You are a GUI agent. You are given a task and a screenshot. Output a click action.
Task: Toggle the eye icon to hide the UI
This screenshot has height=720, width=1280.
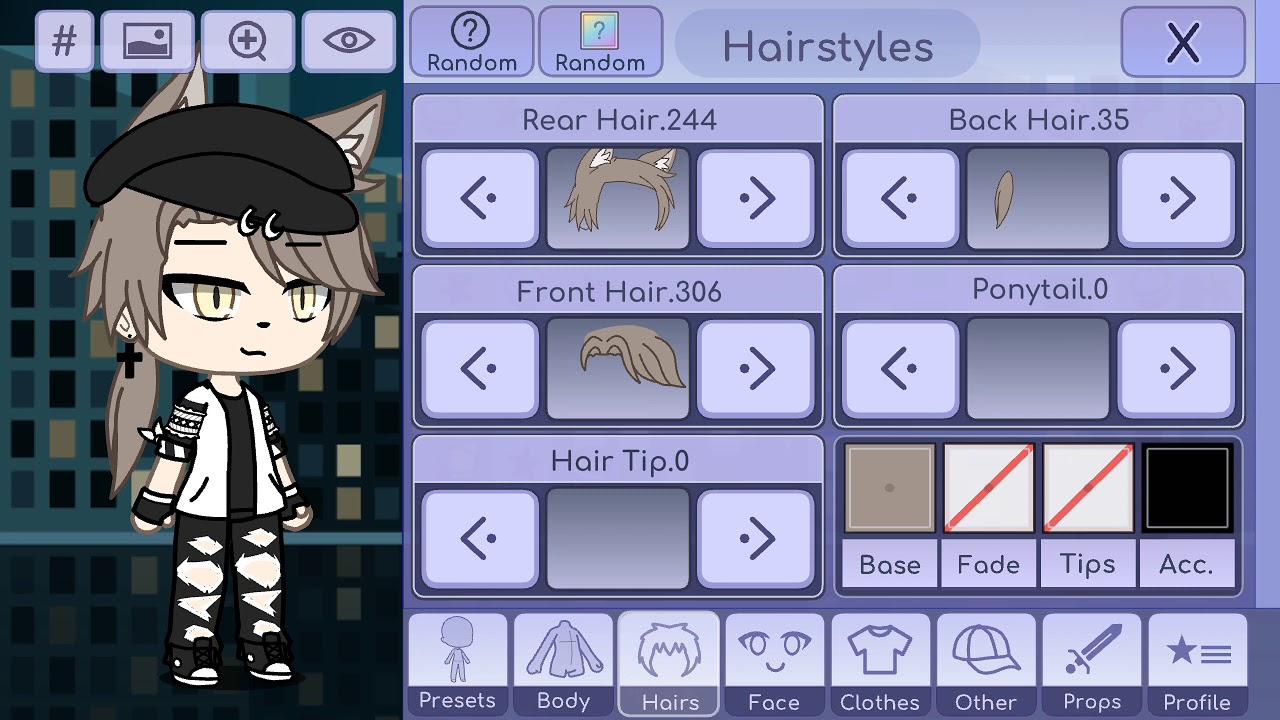348,41
